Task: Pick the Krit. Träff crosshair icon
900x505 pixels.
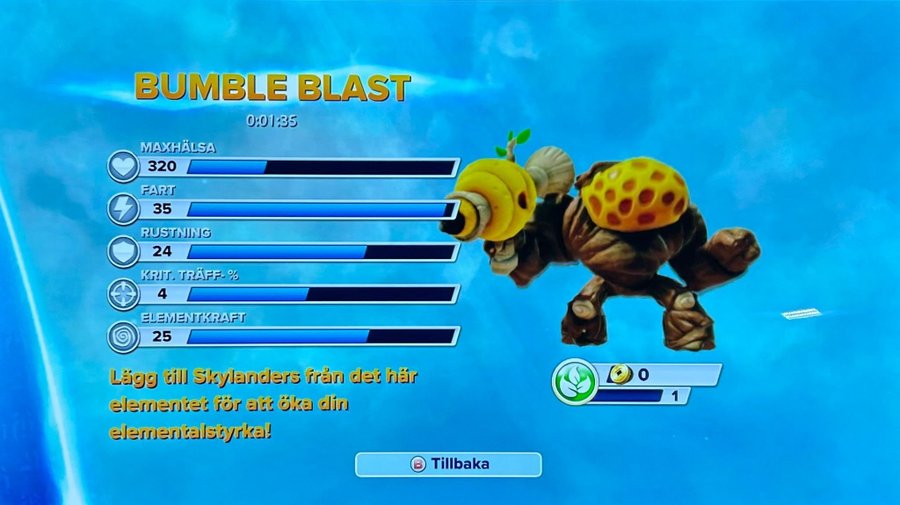Action: tap(123, 293)
